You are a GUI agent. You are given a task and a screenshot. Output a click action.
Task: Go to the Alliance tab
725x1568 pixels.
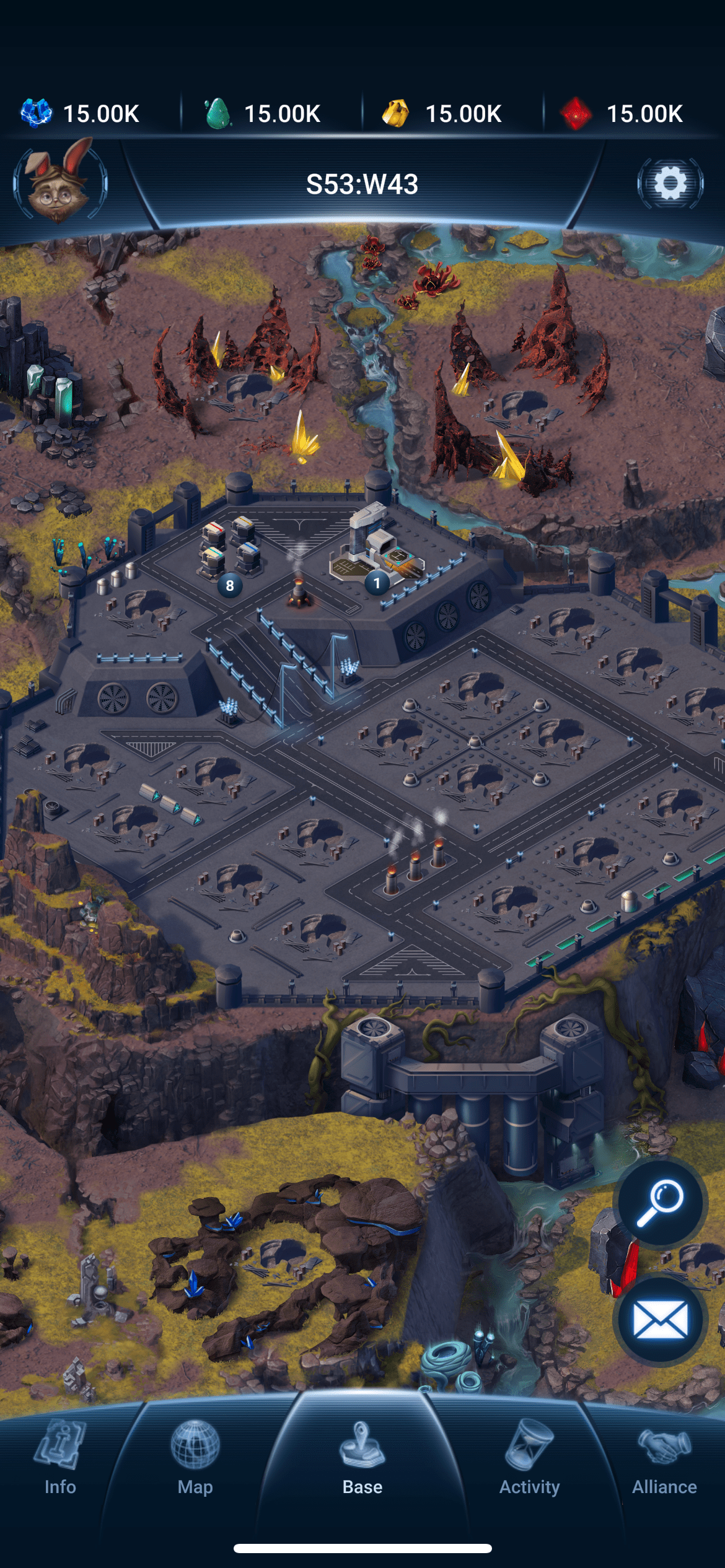[664, 1457]
